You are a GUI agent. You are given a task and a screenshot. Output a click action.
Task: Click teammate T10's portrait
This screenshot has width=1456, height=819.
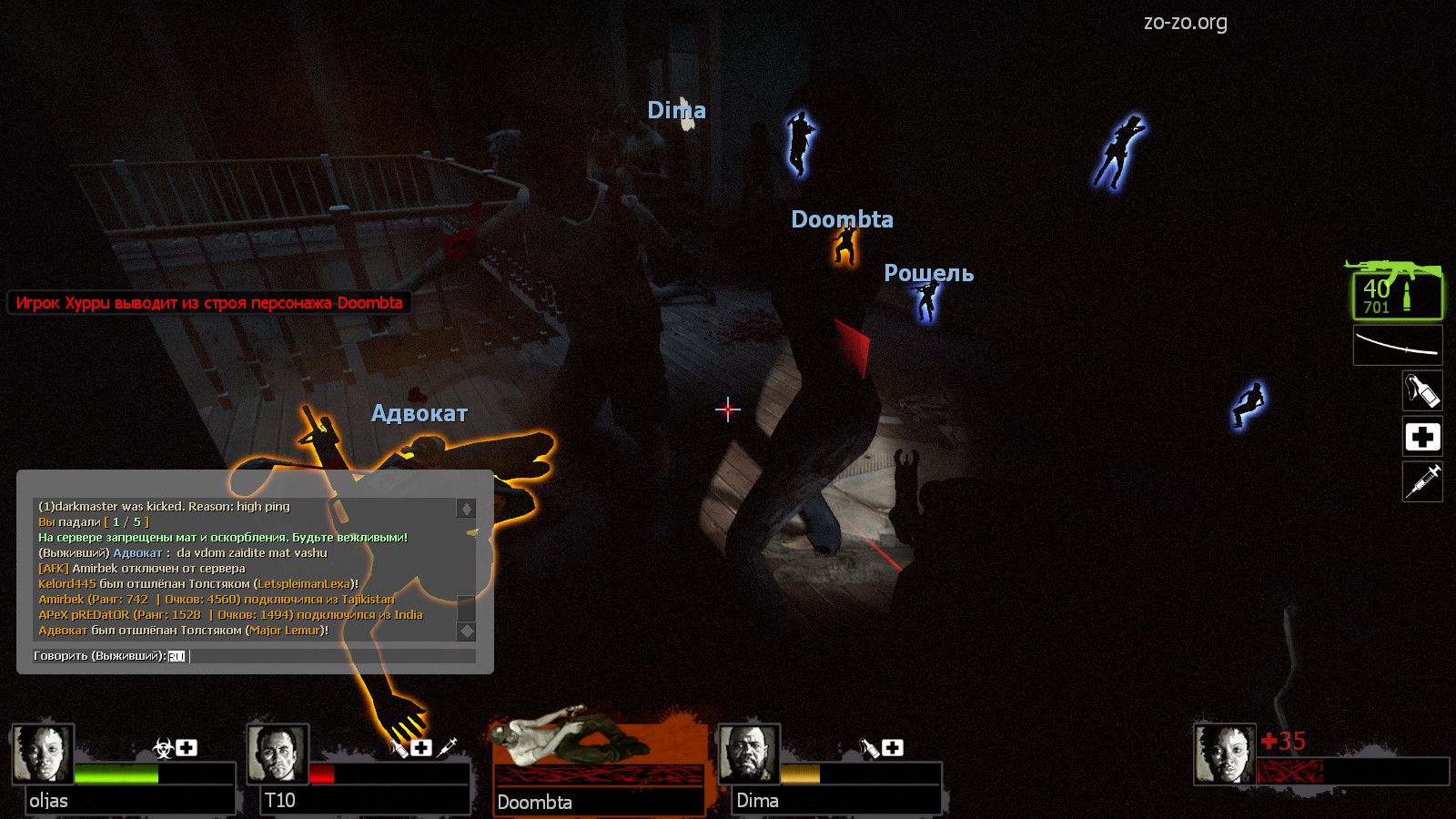point(278,753)
